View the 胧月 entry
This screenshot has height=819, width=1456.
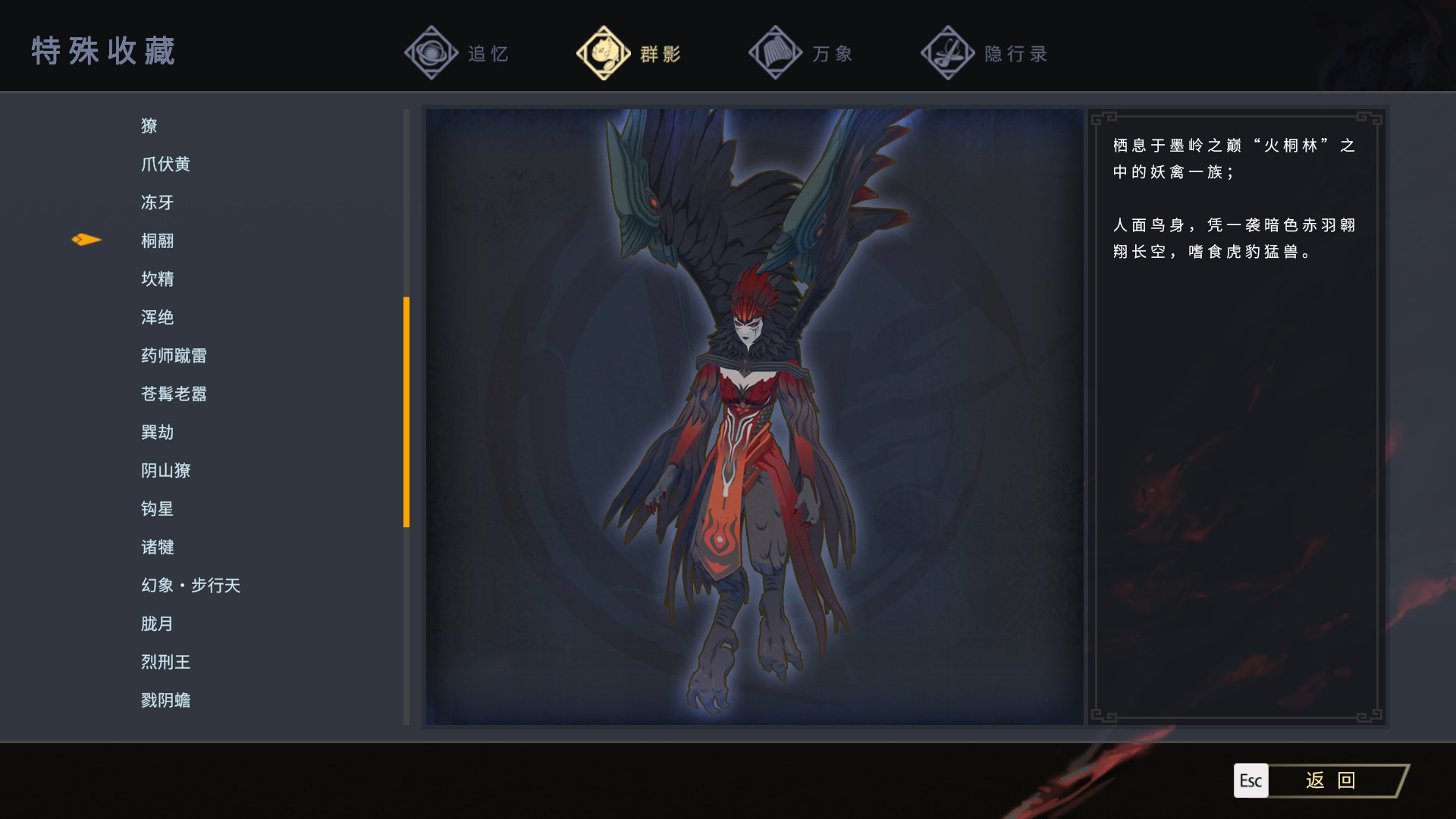pyautogui.click(x=157, y=623)
